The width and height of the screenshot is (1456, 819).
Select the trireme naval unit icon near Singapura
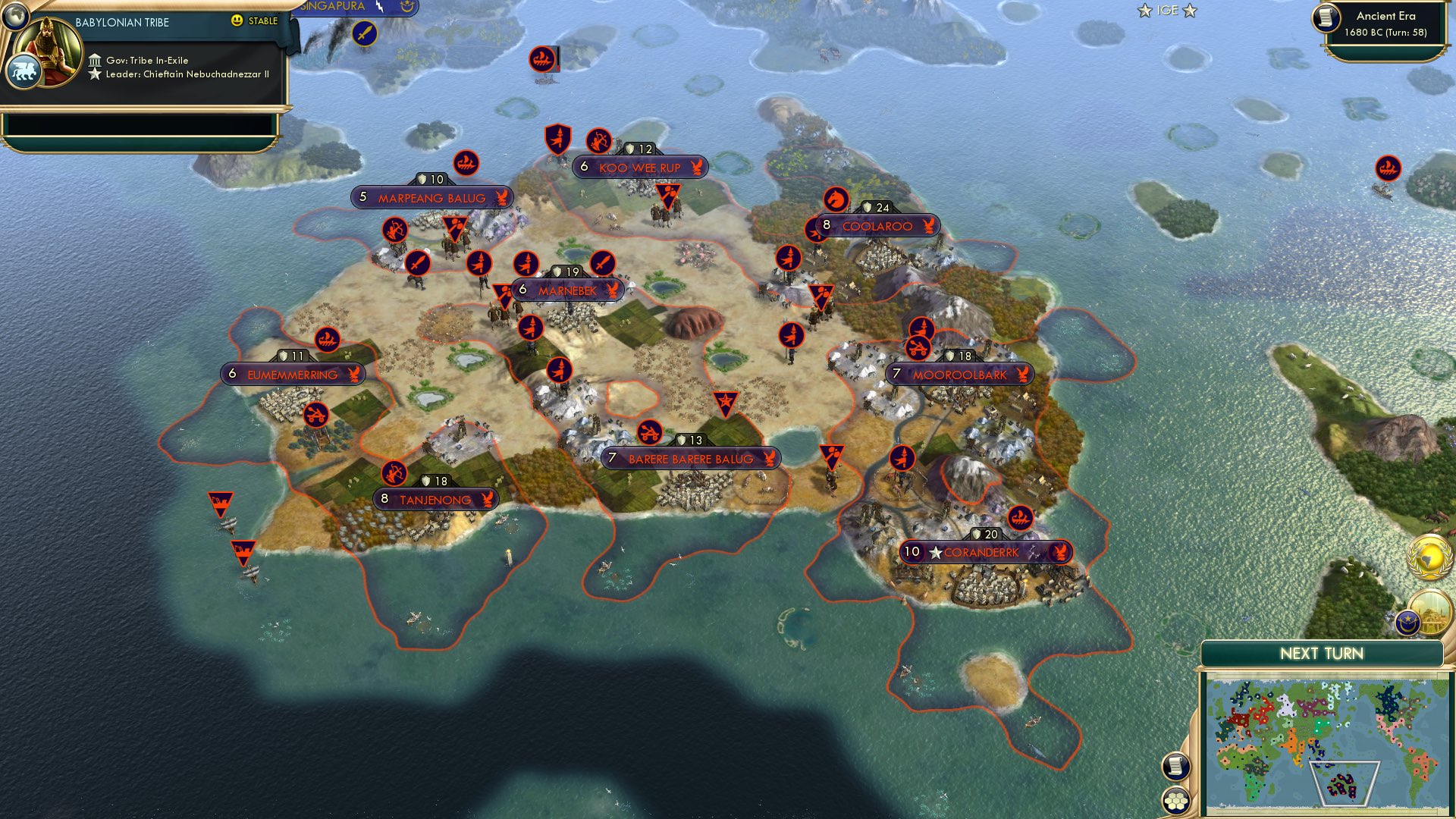point(541,61)
